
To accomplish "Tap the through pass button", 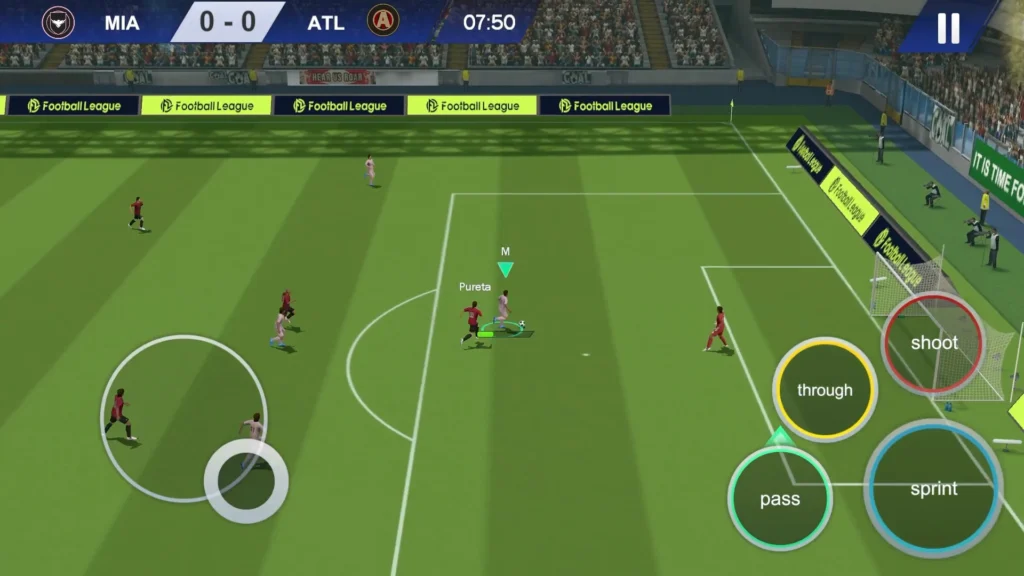I will 825,390.
